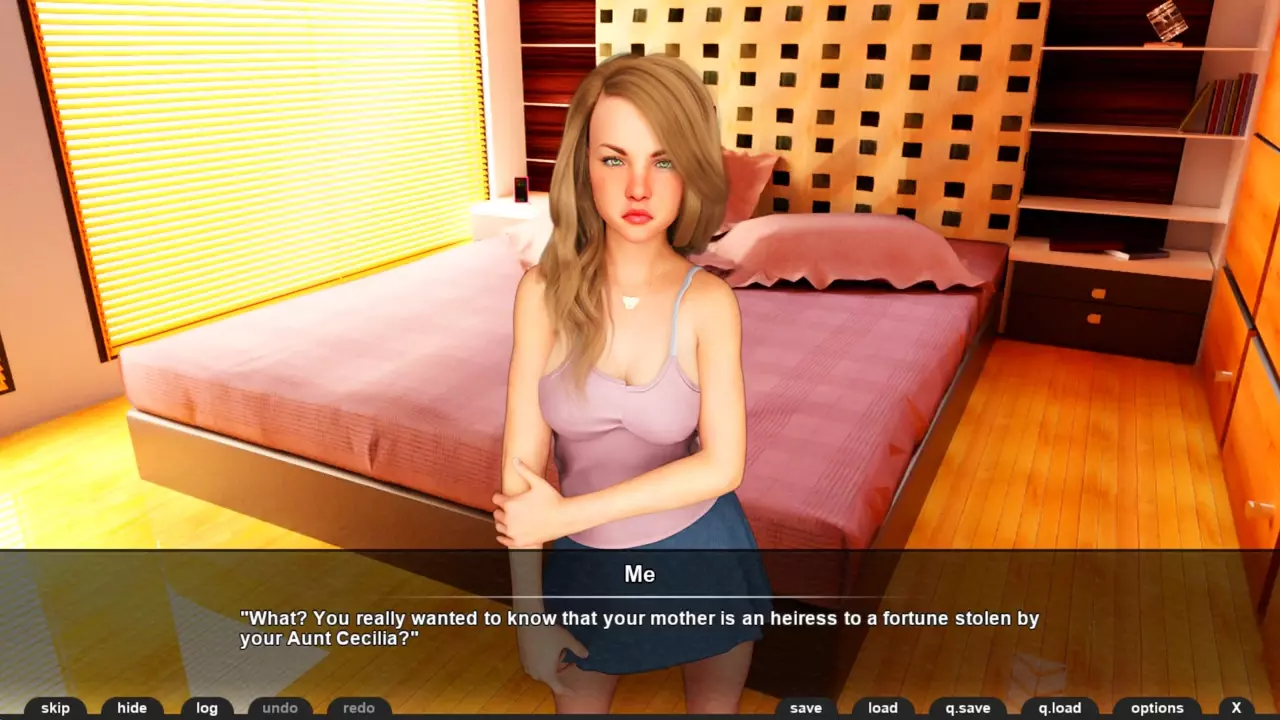Viewport: 1280px width, 720px height.
Task: Open the dialogue log
Action: (207, 708)
